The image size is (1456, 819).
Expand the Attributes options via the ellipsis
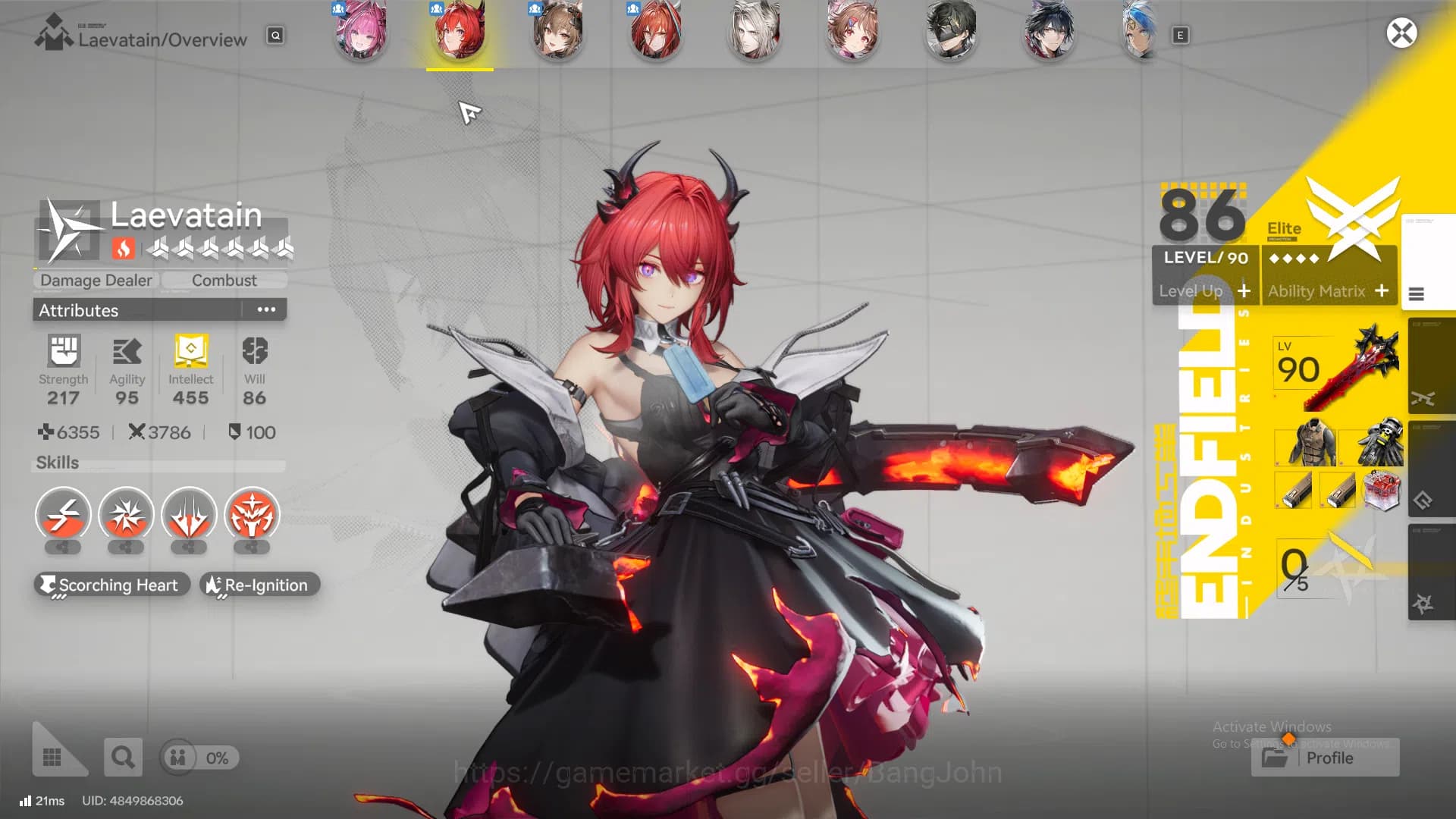[x=265, y=309]
